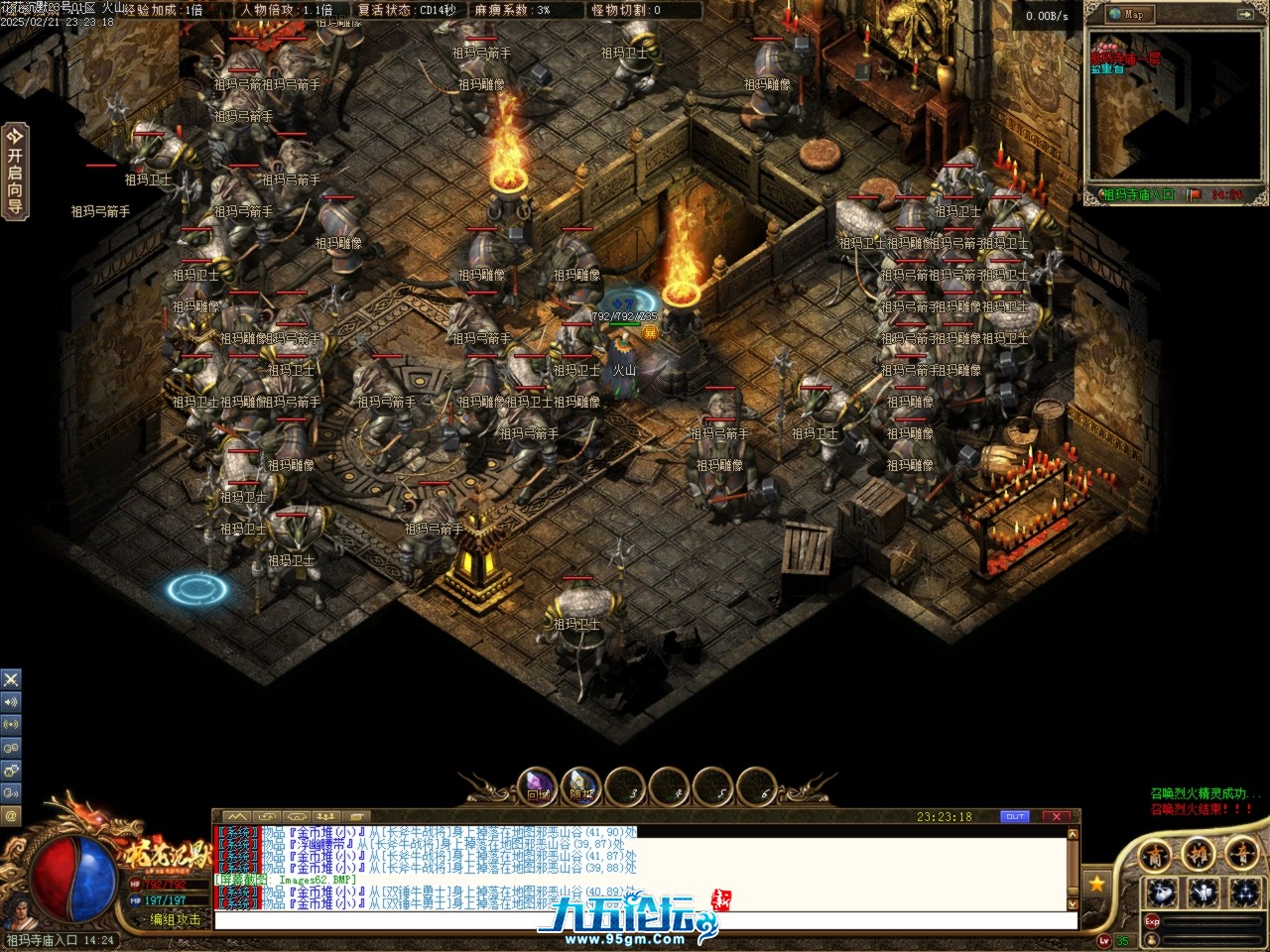Click the red flag icon under the minimap
The width and height of the screenshot is (1270, 952).
click(x=1194, y=194)
